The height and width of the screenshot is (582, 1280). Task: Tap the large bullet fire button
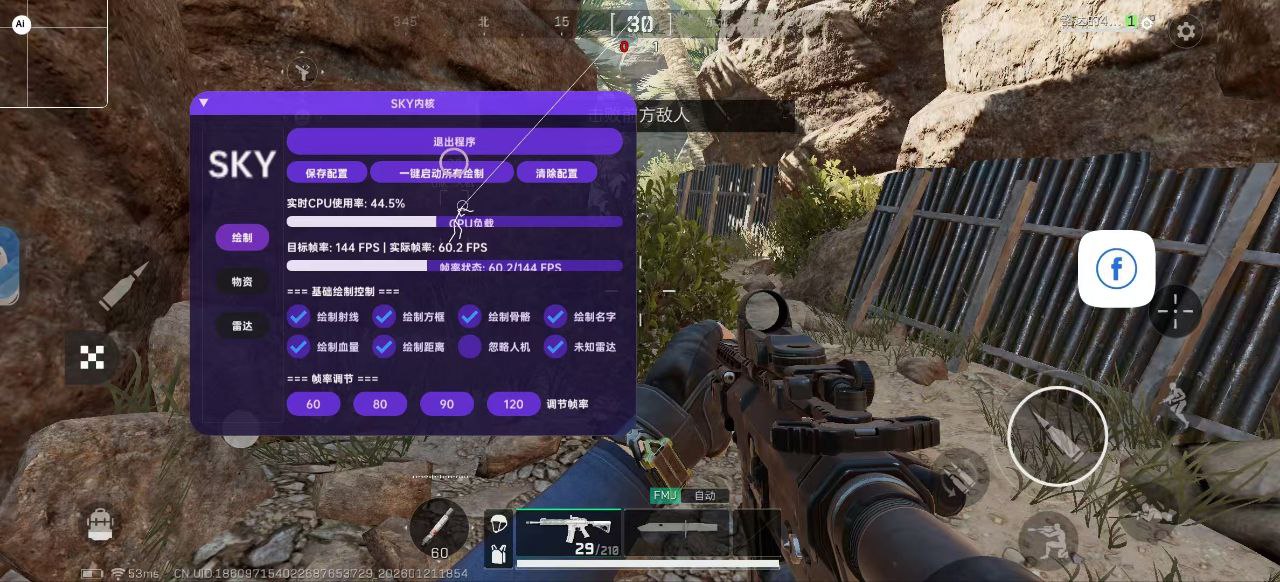coord(1057,436)
